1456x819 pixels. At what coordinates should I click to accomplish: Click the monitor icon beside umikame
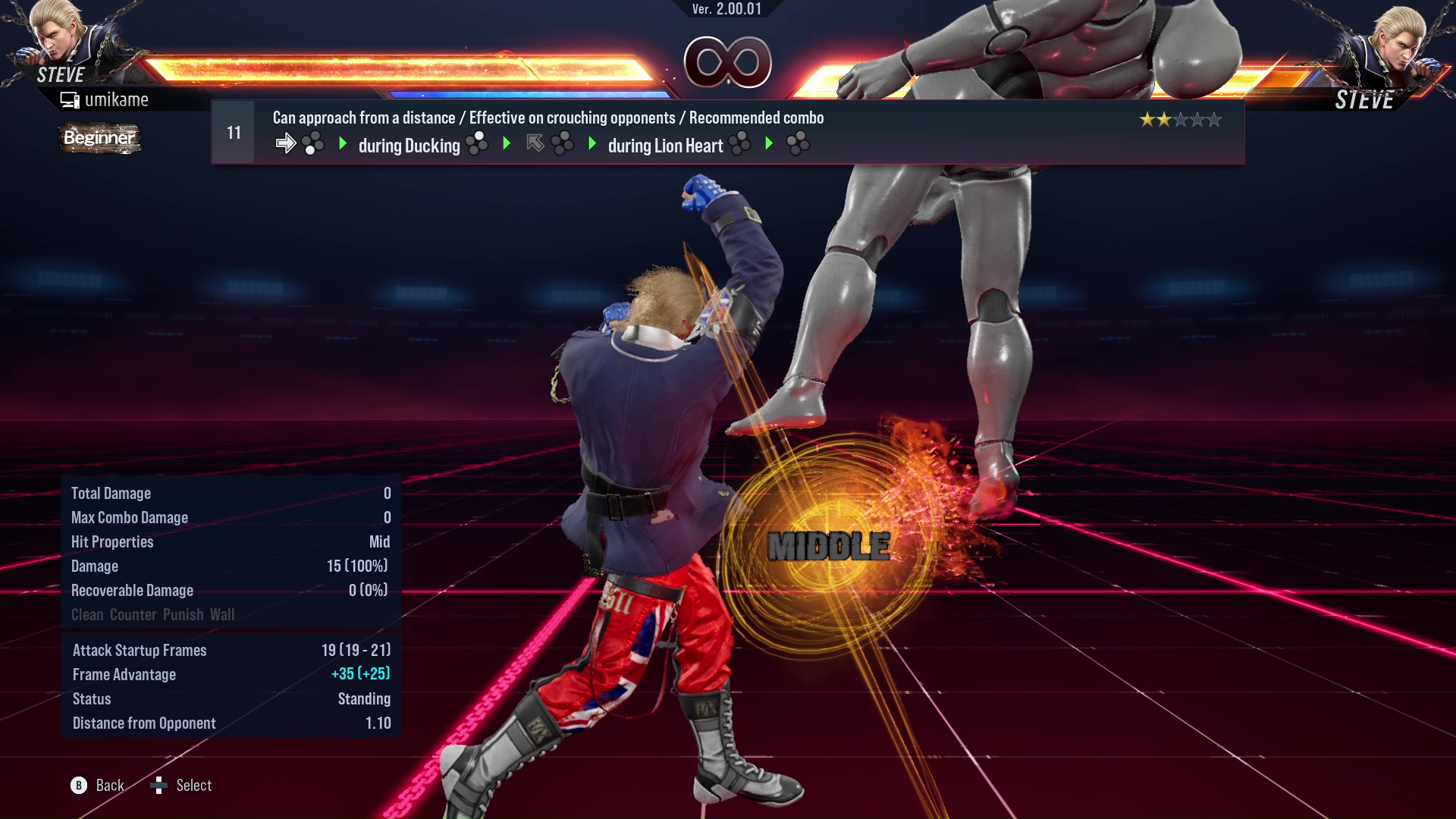[71, 99]
